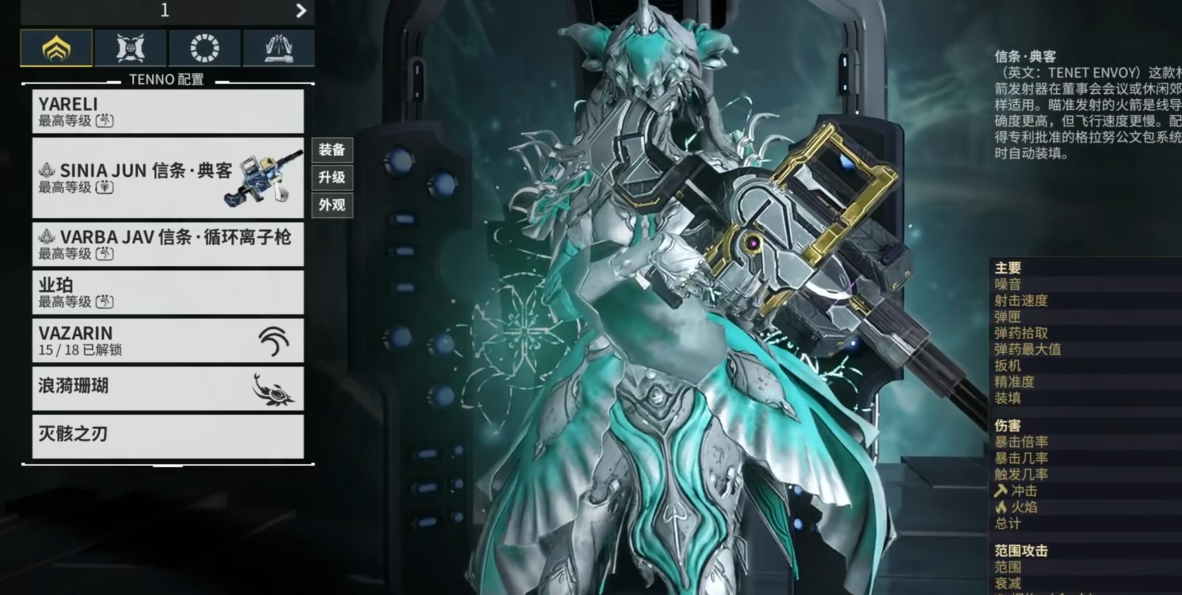Image resolution: width=1182 pixels, height=595 pixels.
Task: Switch to the second loadout category tab
Action: click(130, 48)
